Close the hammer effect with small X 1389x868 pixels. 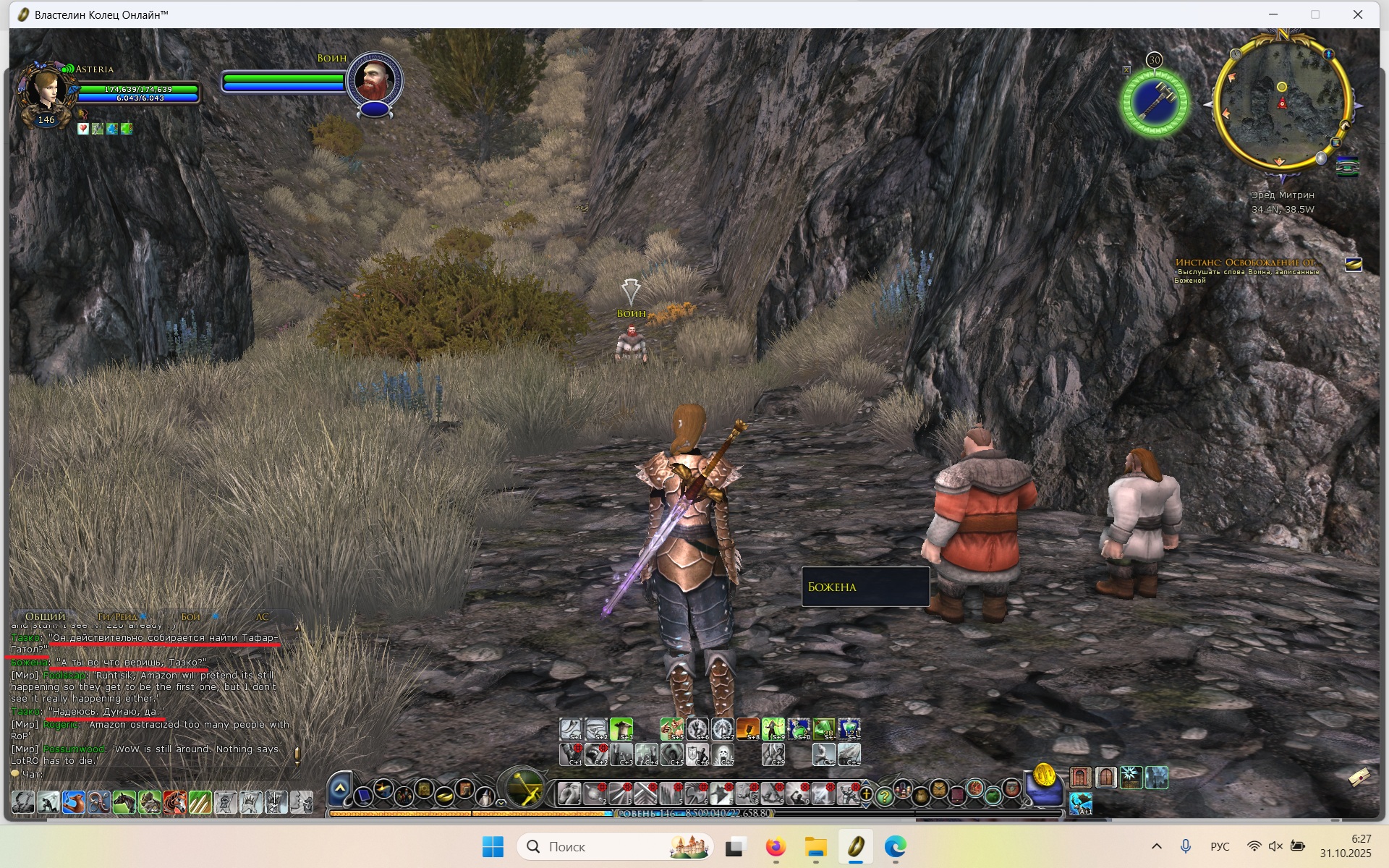point(1126,70)
